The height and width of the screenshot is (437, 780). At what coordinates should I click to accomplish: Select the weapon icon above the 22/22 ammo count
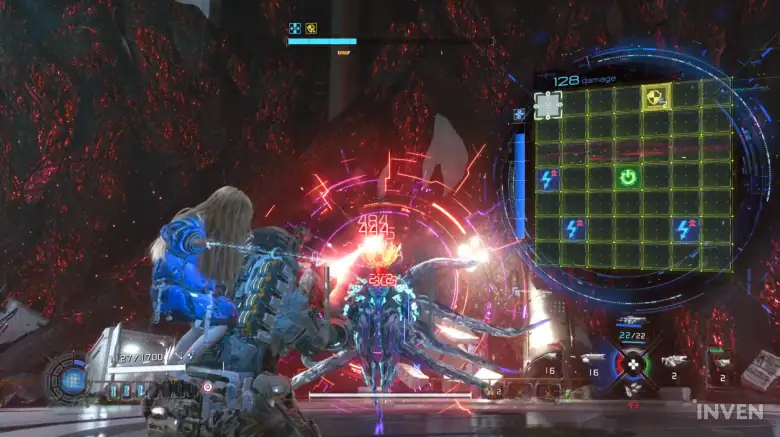(630, 322)
